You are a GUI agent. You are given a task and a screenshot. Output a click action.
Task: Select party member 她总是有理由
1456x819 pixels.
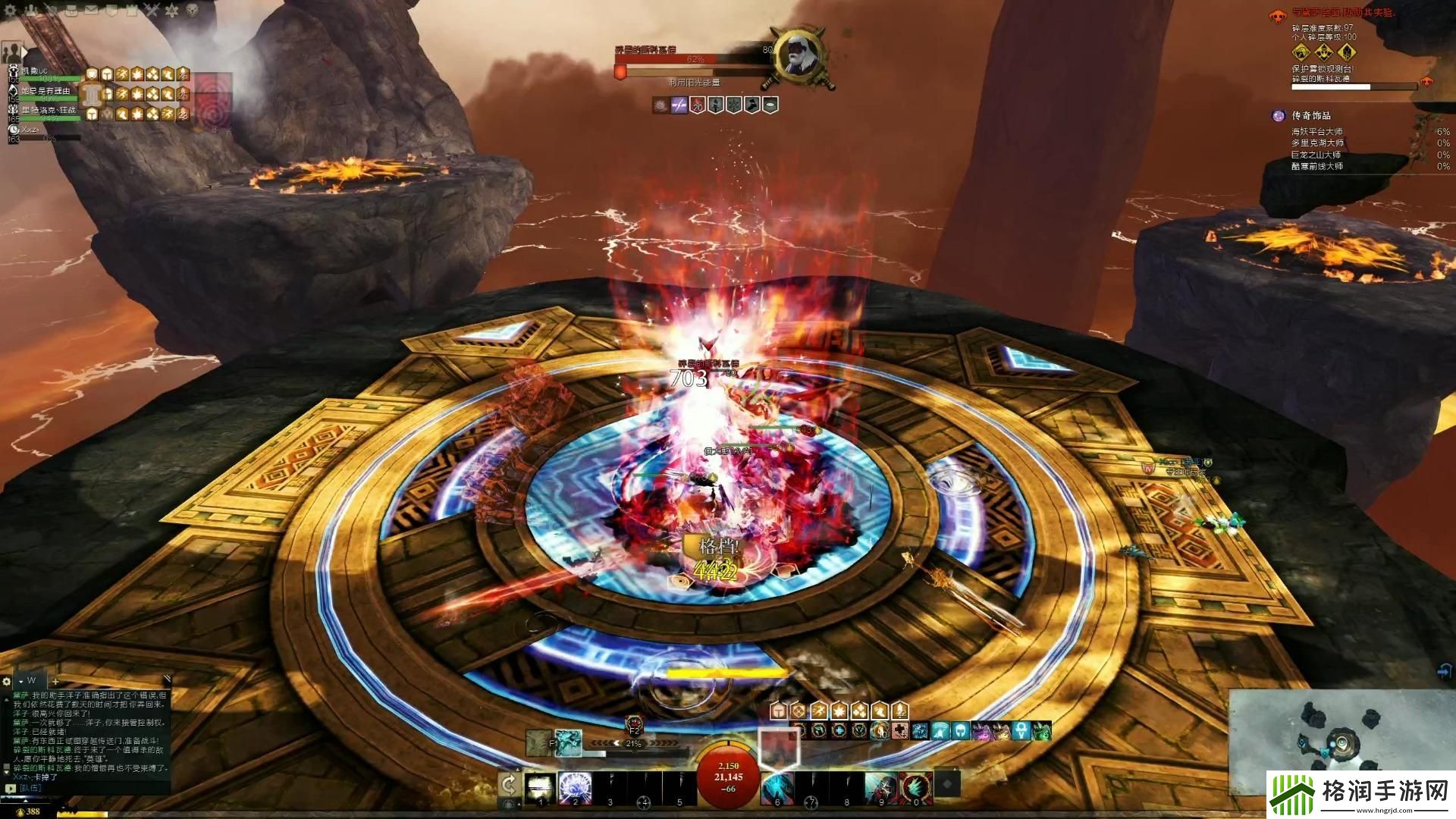[45, 93]
